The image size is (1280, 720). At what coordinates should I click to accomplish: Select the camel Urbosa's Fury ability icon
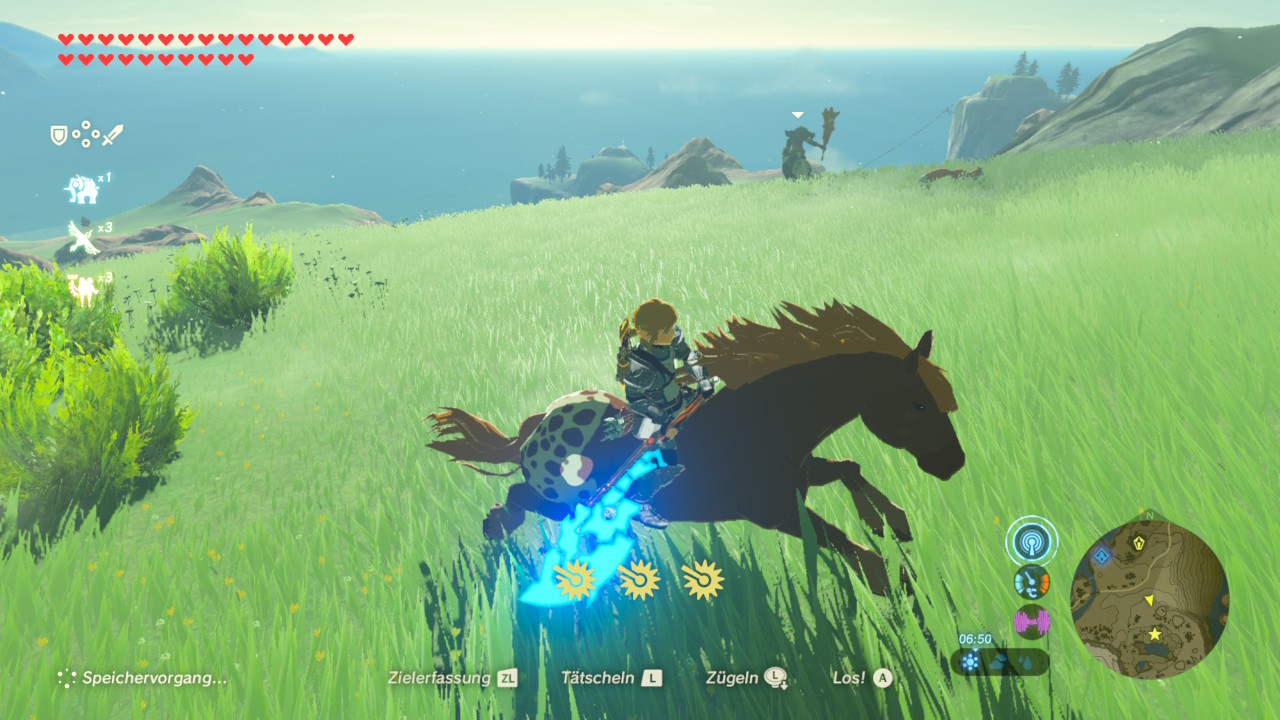tap(82, 288)
